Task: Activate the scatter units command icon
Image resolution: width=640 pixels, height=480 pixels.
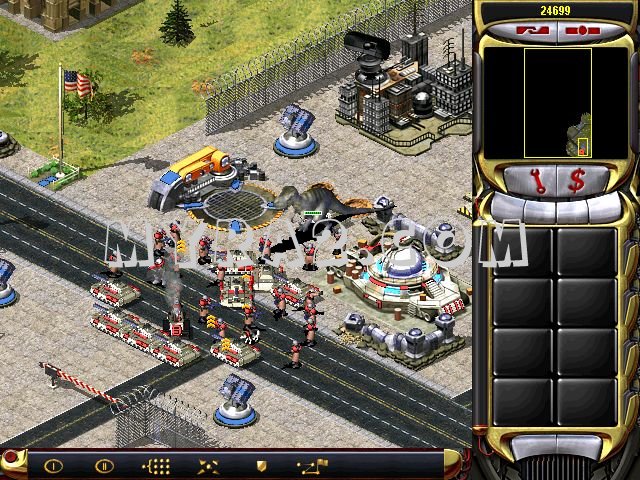Action: coord(209,465)
